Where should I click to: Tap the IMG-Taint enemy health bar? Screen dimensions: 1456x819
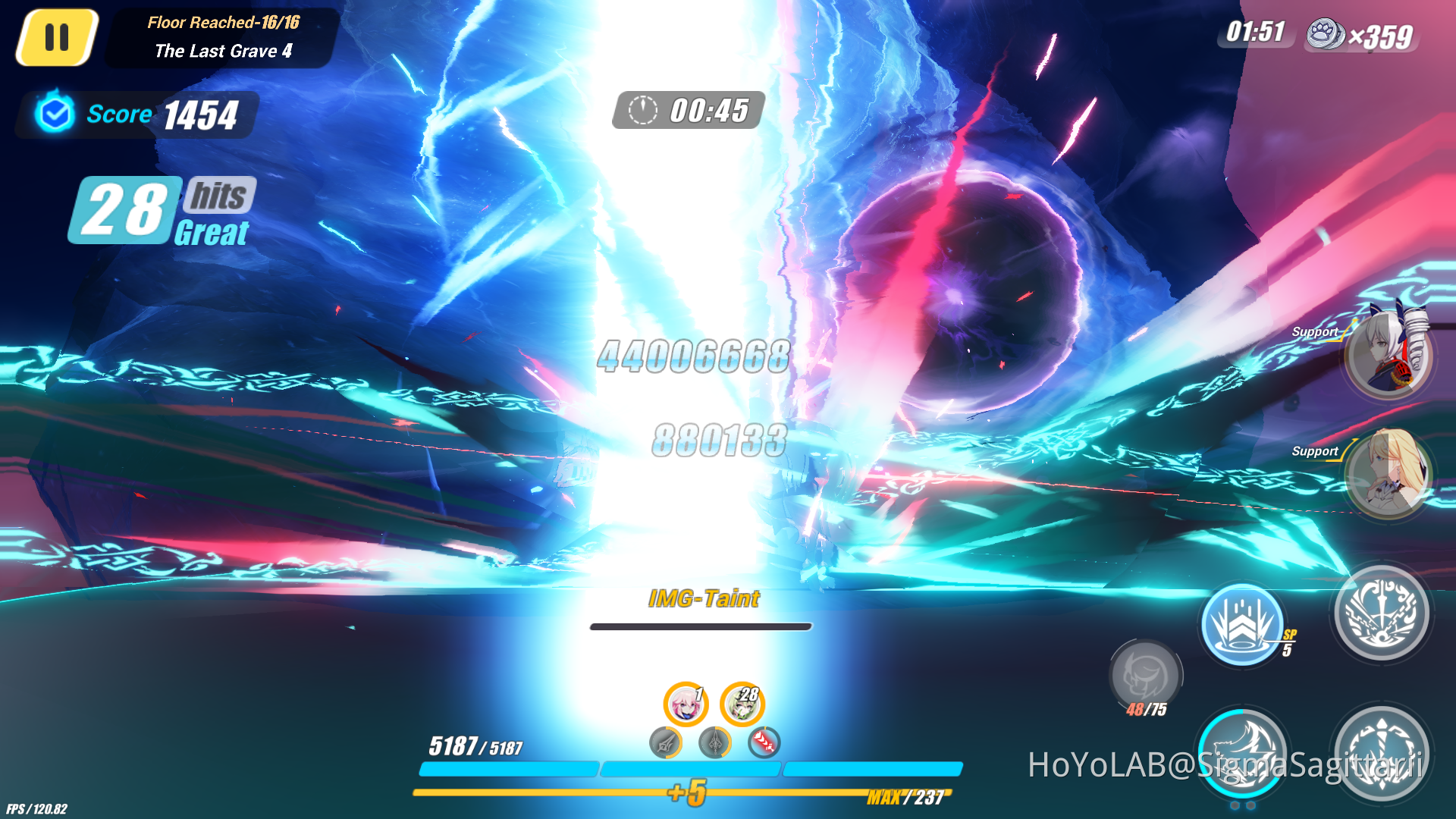[x=701, y=627]
